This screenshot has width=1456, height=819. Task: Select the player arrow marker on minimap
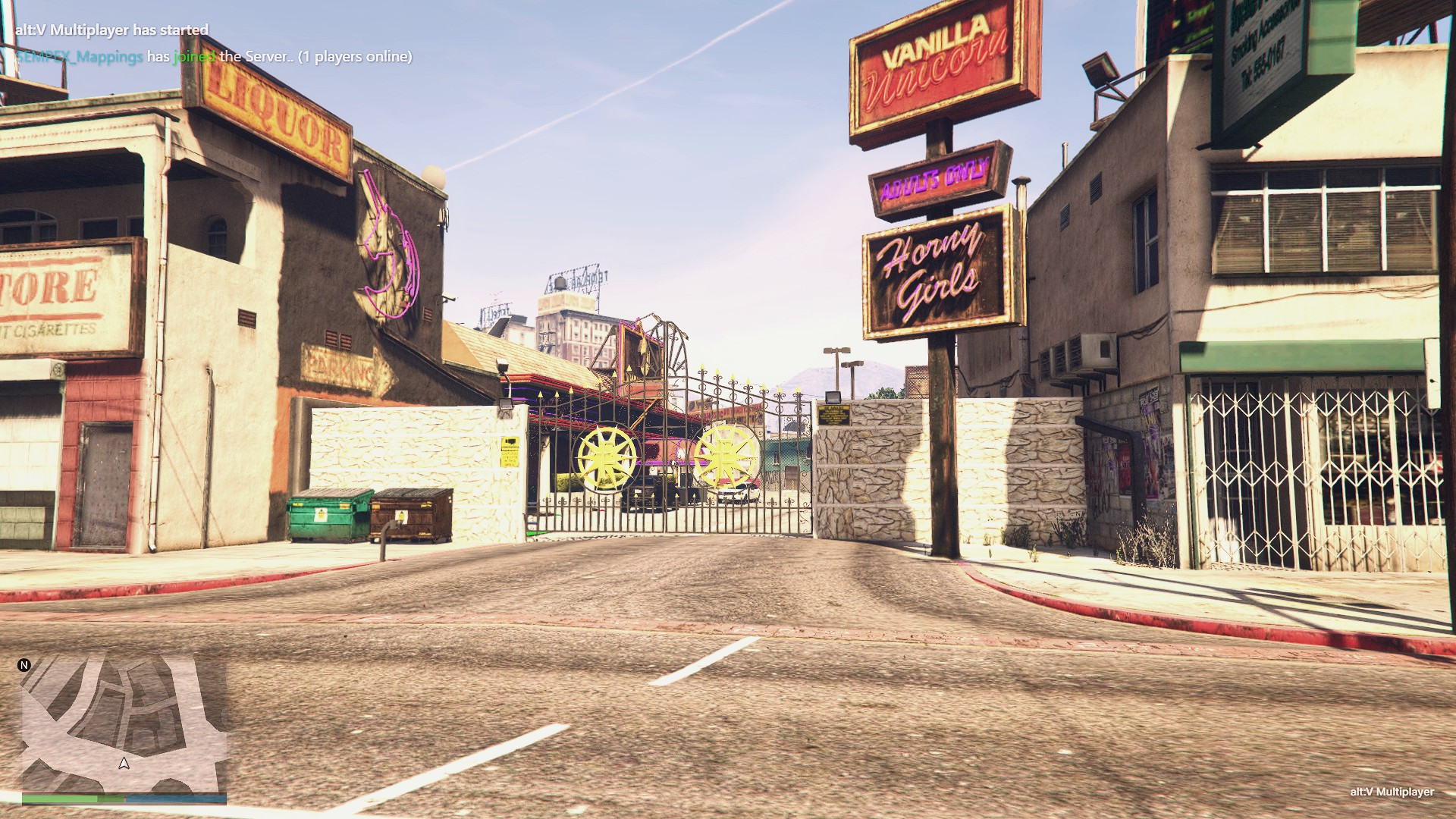click(124, 764)
